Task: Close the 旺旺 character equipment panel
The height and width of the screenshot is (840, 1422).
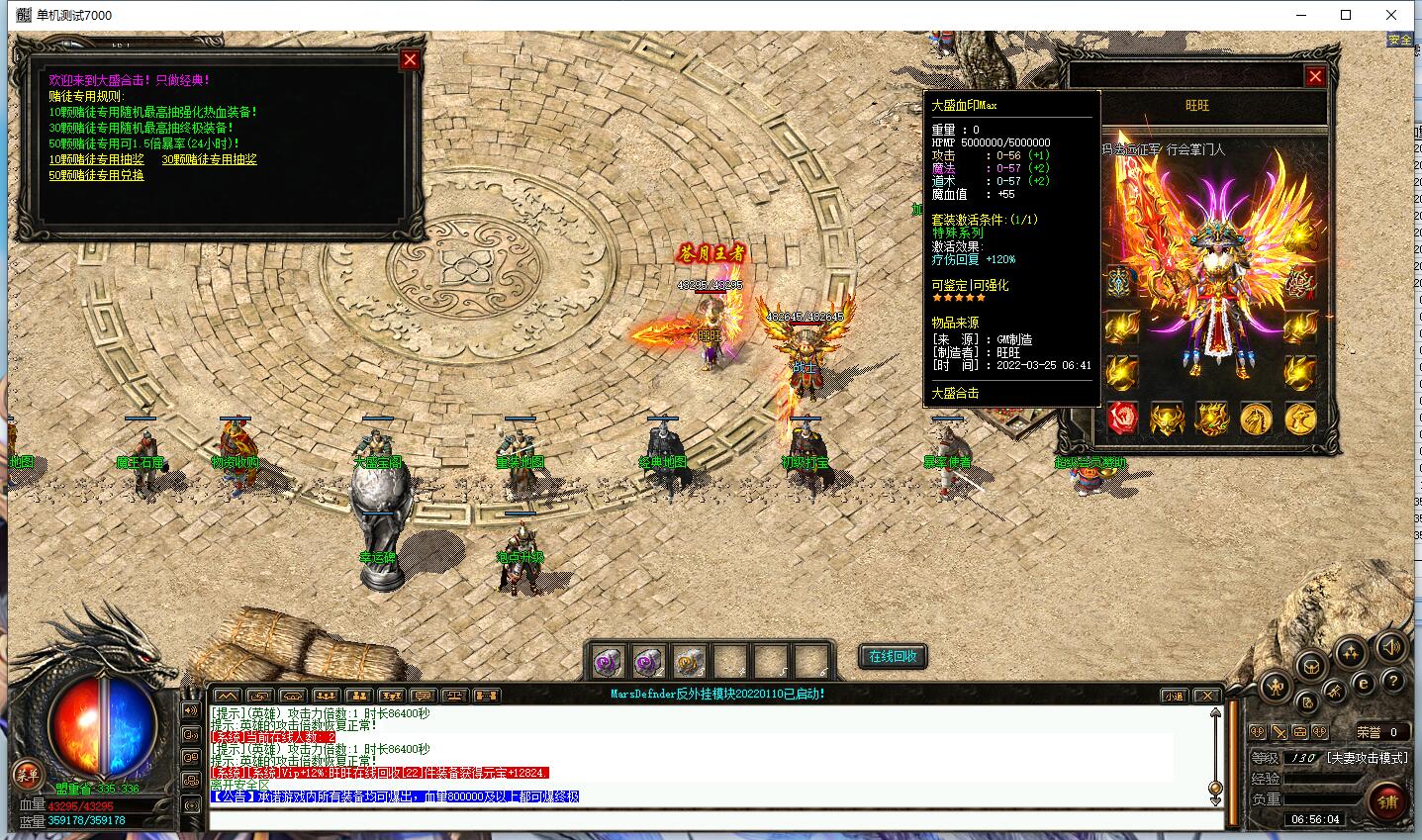Action: pyautogui.click(x=1315, y=76)
